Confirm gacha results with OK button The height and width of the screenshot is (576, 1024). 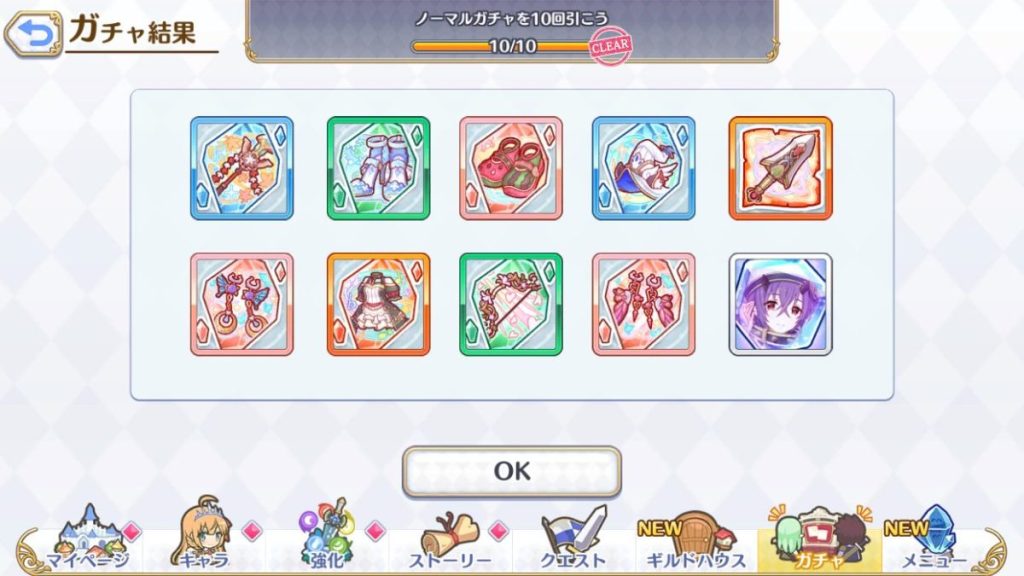coord(511,471)
